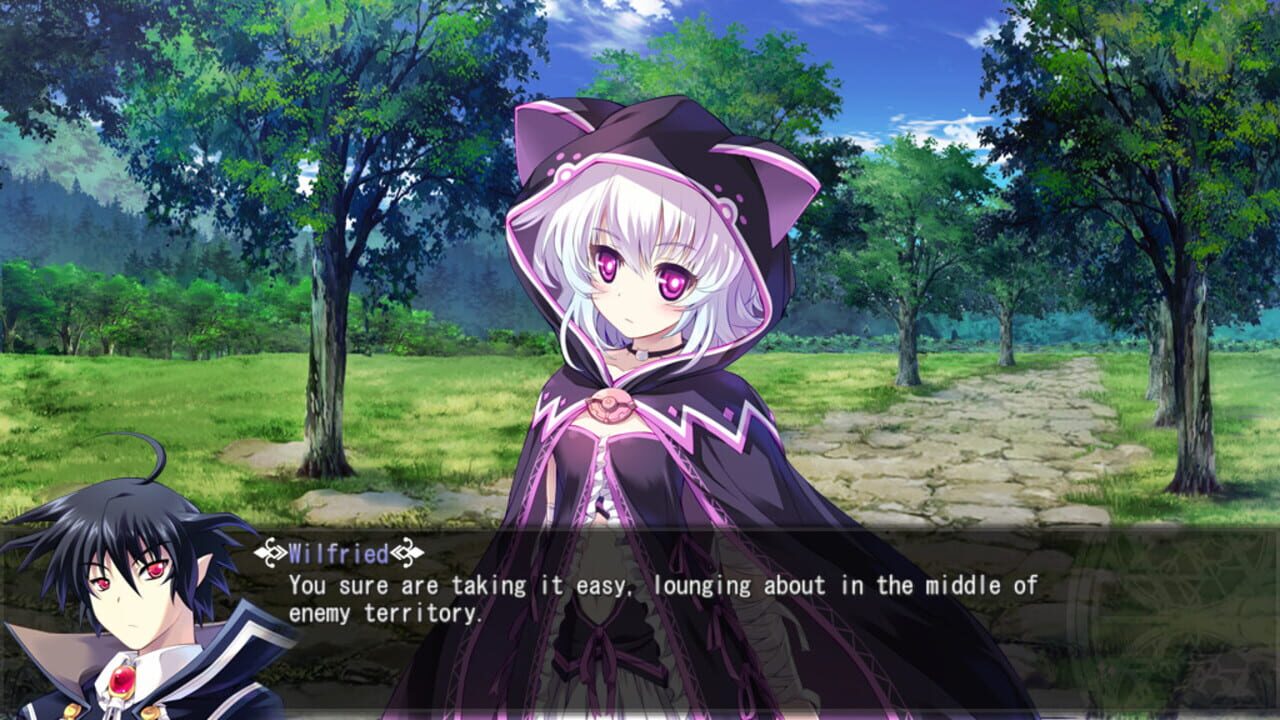Click the dark forest in the upper left
The width and height of the screenshot is (1280, 720).
click(x=100, y=150)
